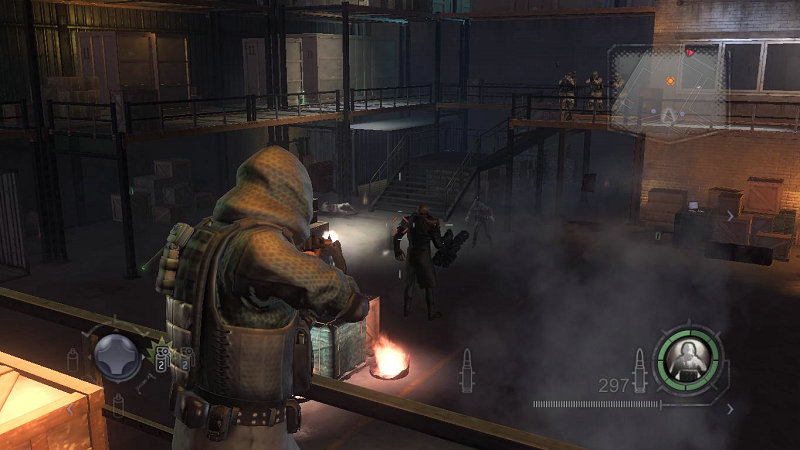Click the translucent minimap panel
The height and width of the screenshot is (450, 800).
667,87
